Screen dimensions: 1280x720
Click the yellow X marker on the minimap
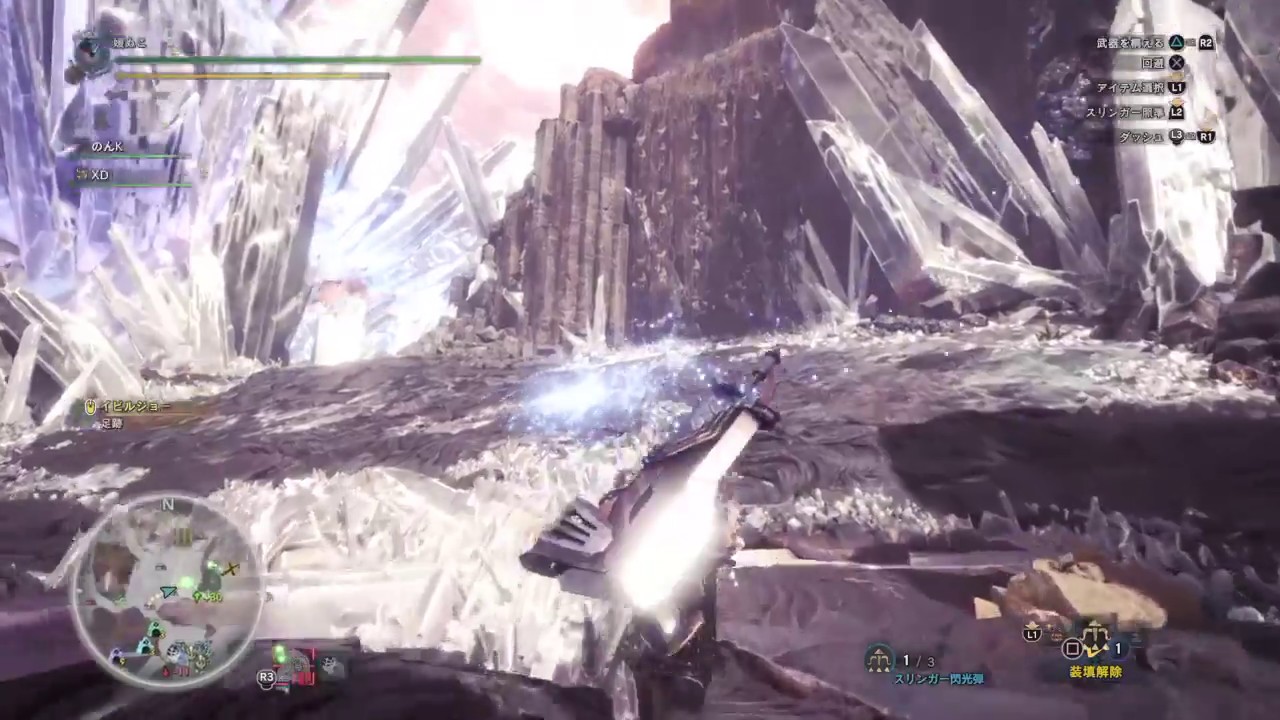(x=233, y=569)
